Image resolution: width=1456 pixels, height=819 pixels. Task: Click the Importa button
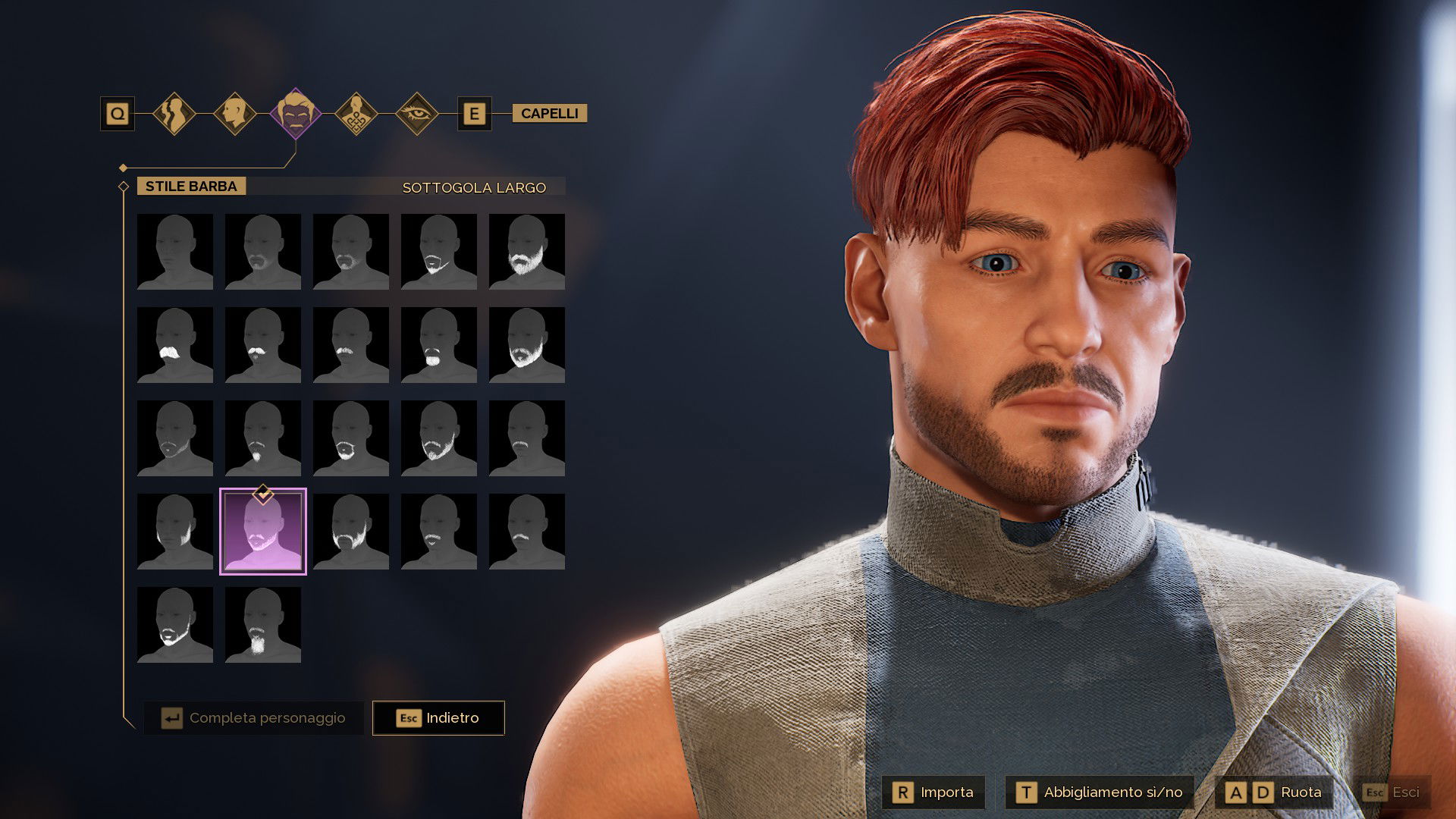coord(934,792)
